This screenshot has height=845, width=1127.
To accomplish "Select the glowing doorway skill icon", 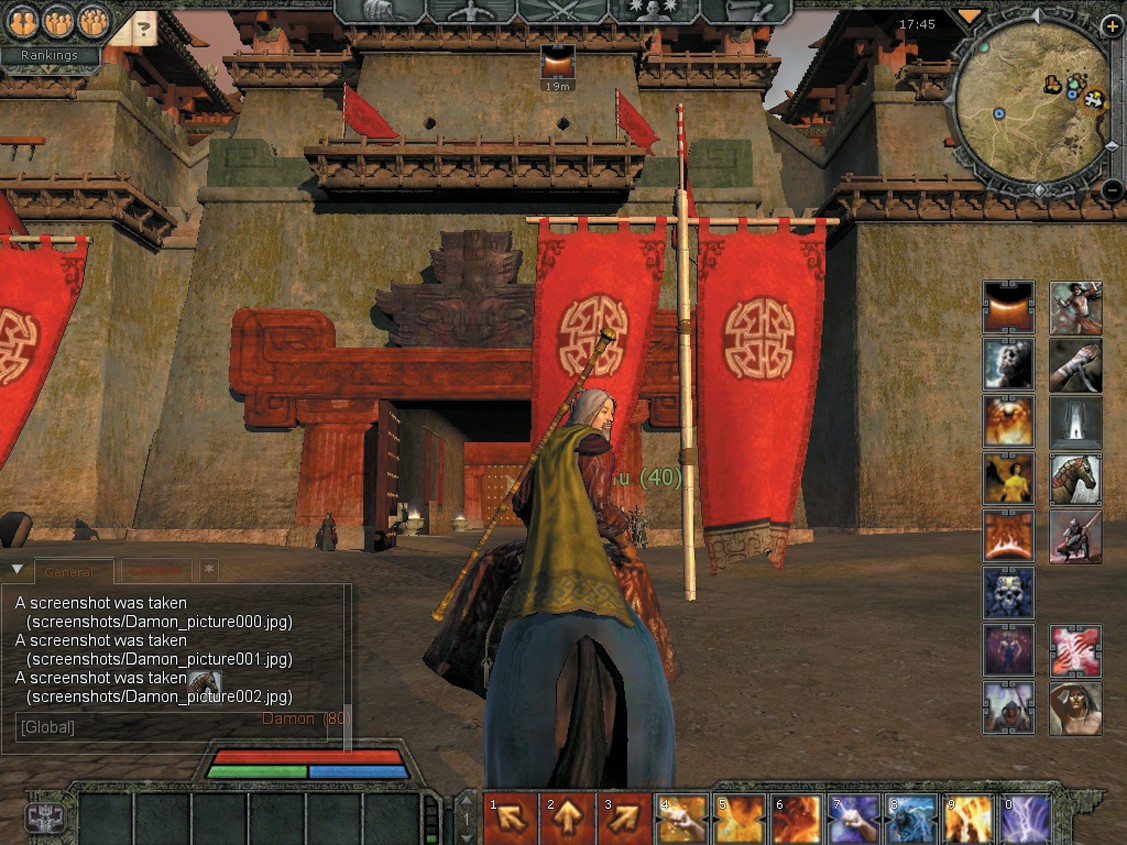I will 1075,421.
